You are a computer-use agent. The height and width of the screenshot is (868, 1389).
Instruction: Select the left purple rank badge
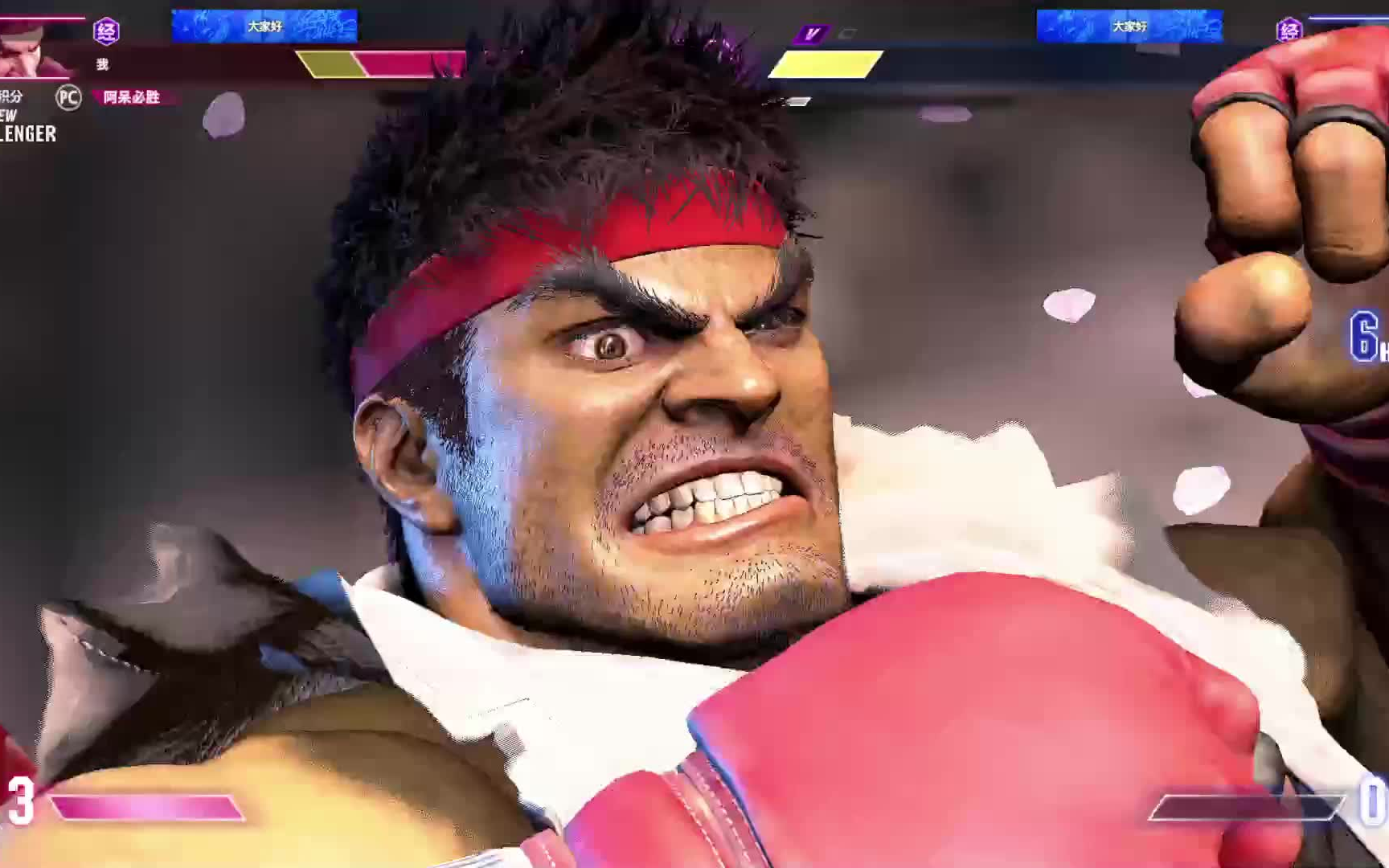106,31
